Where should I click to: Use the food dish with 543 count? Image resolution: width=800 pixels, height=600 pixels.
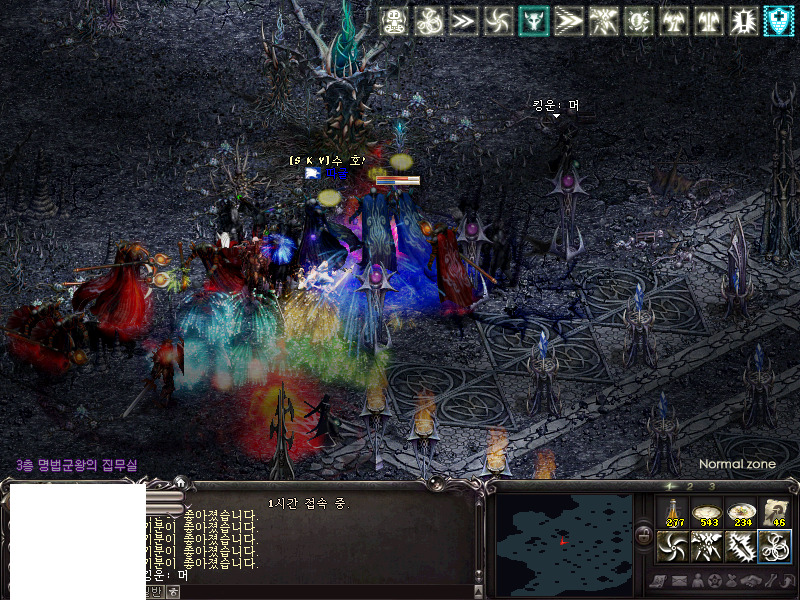pos(708,513)
